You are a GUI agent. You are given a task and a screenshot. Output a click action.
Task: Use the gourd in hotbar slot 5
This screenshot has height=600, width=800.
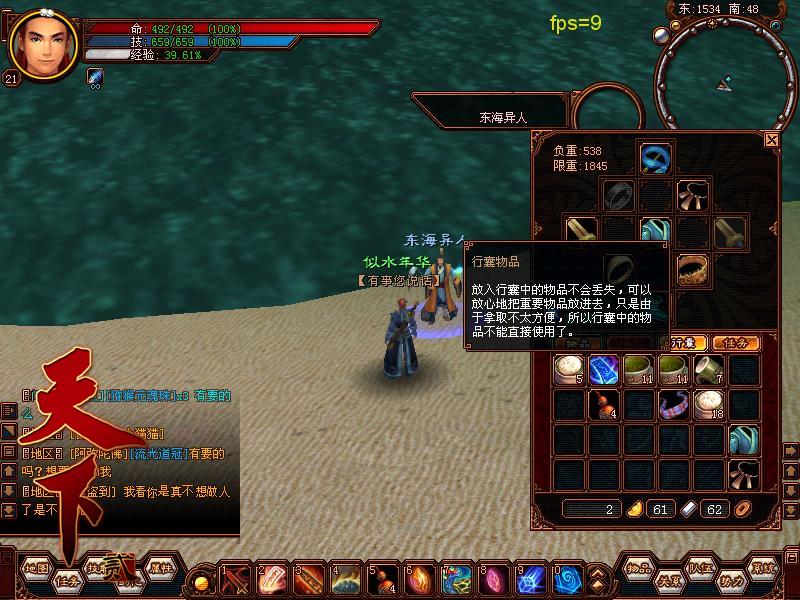[x=379, y=579]
